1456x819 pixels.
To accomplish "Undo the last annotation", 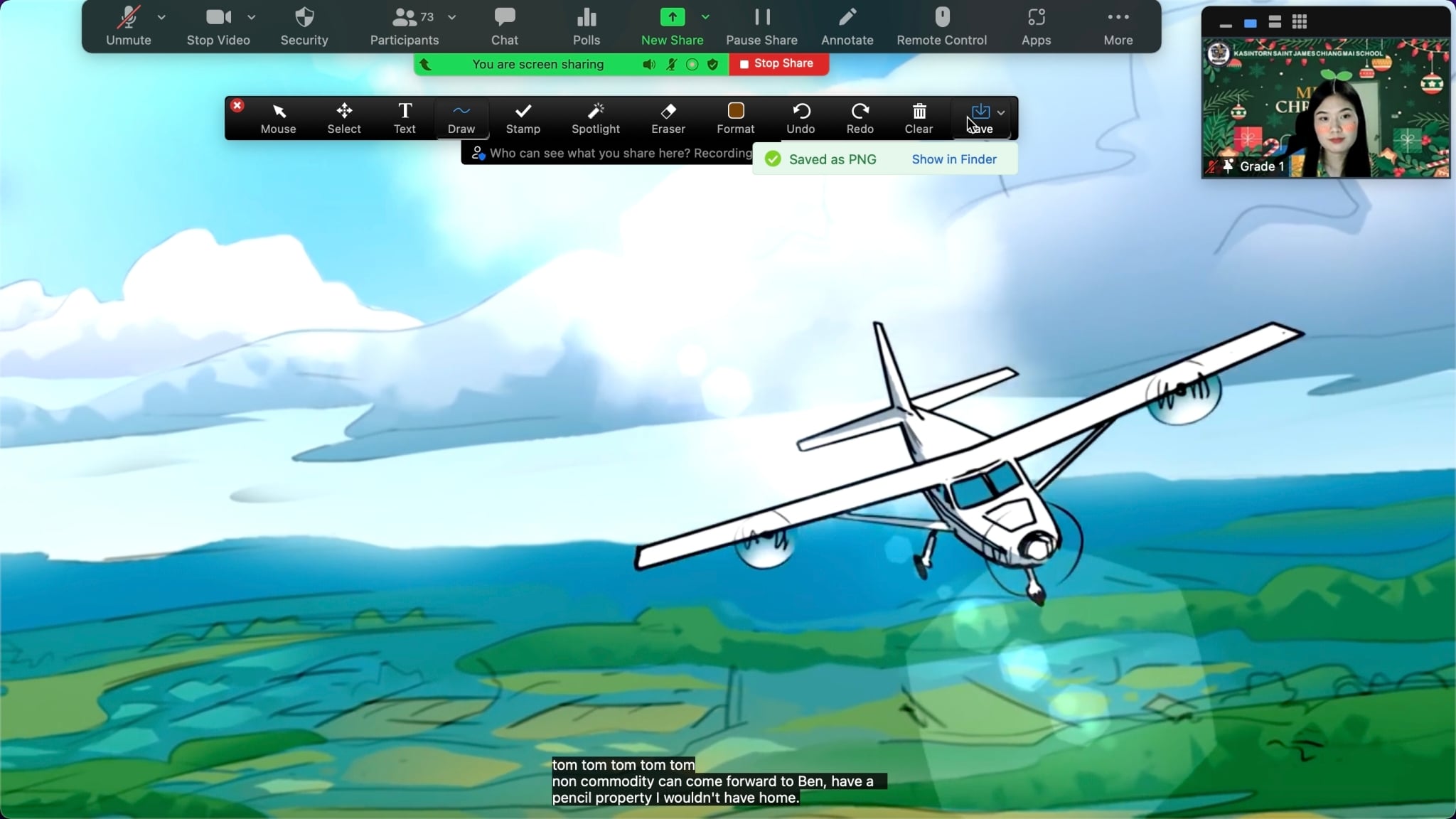I will pyautogui.click(x=801, y=118).
